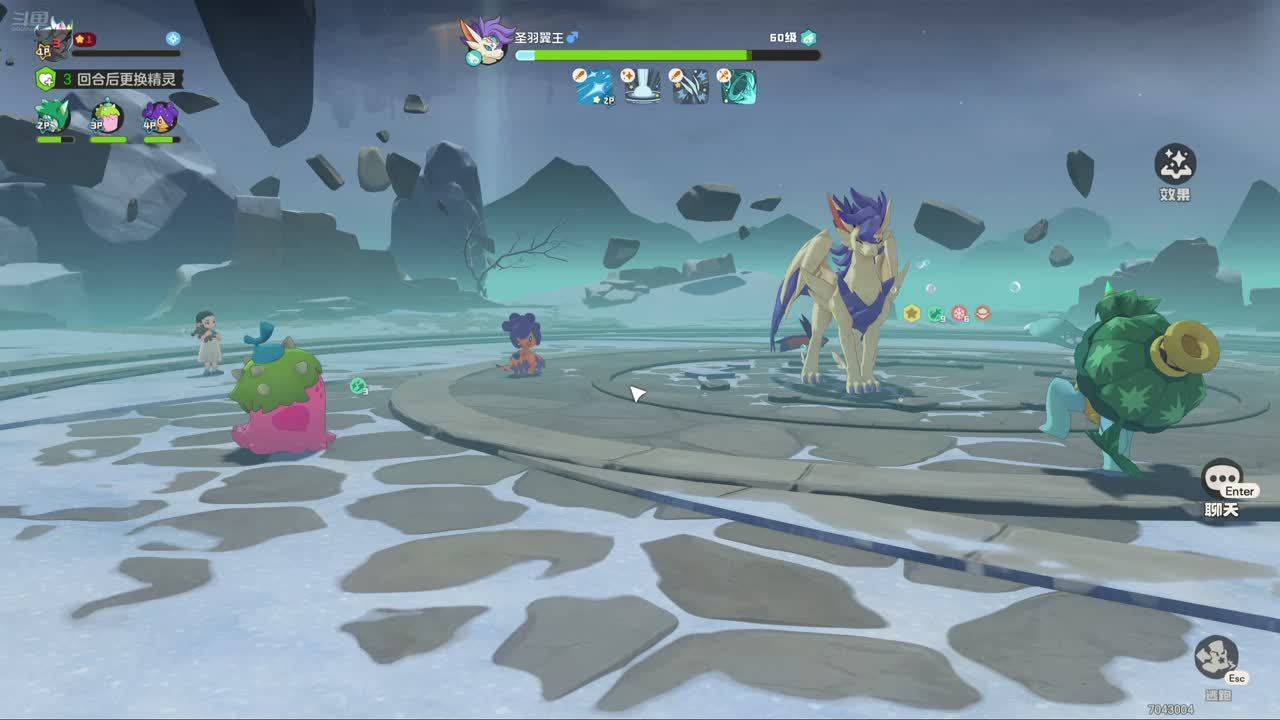Click the green leaf status icon

point(935,314)
